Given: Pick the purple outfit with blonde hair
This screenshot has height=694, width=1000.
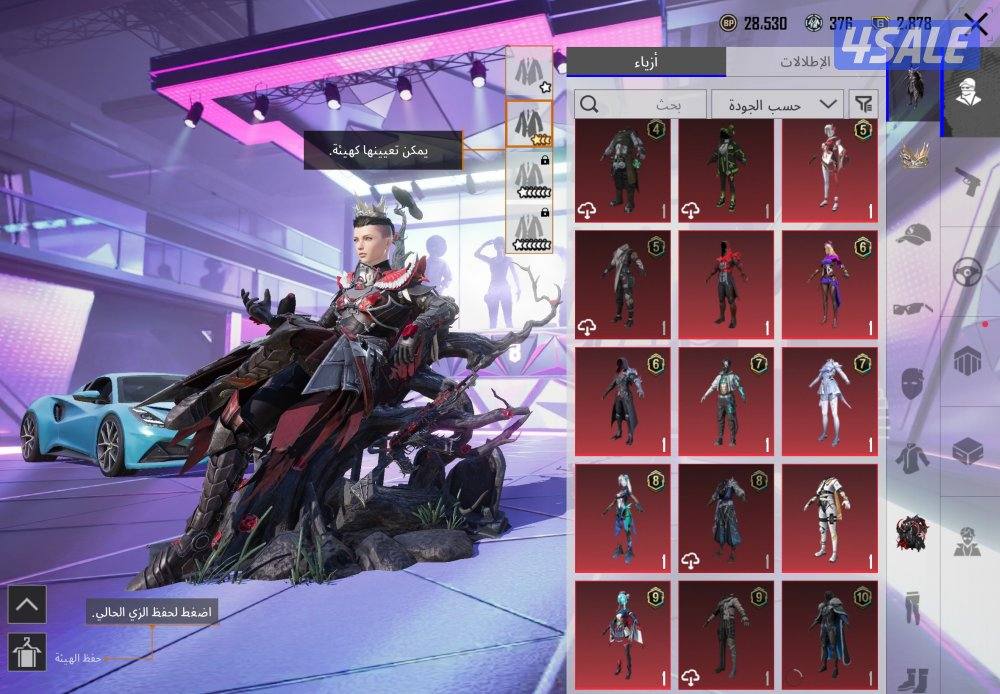Looking at the screenshot, I should (829, 284).
